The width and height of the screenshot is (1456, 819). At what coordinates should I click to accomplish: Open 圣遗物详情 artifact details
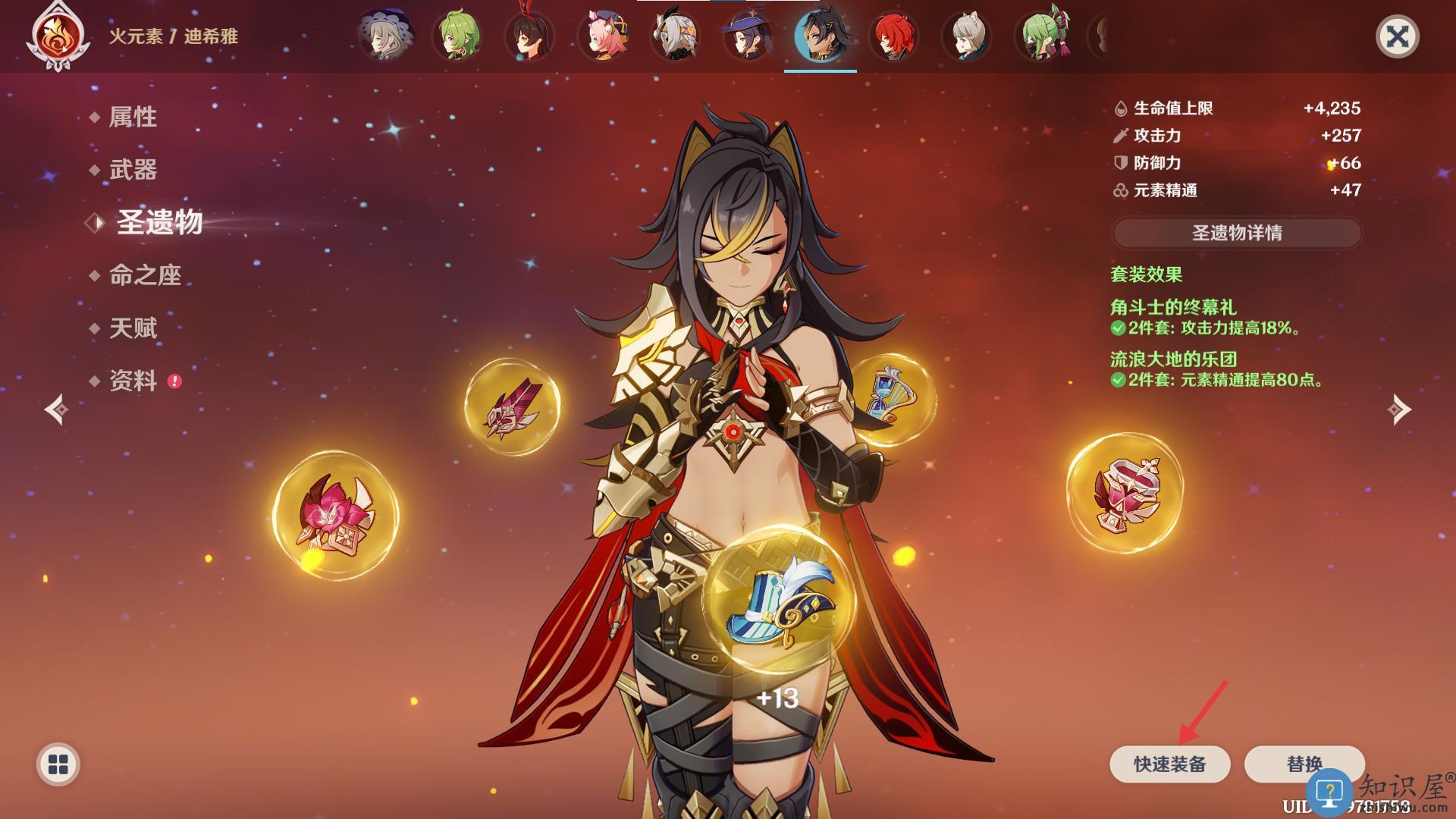[x=1237, y=233]
